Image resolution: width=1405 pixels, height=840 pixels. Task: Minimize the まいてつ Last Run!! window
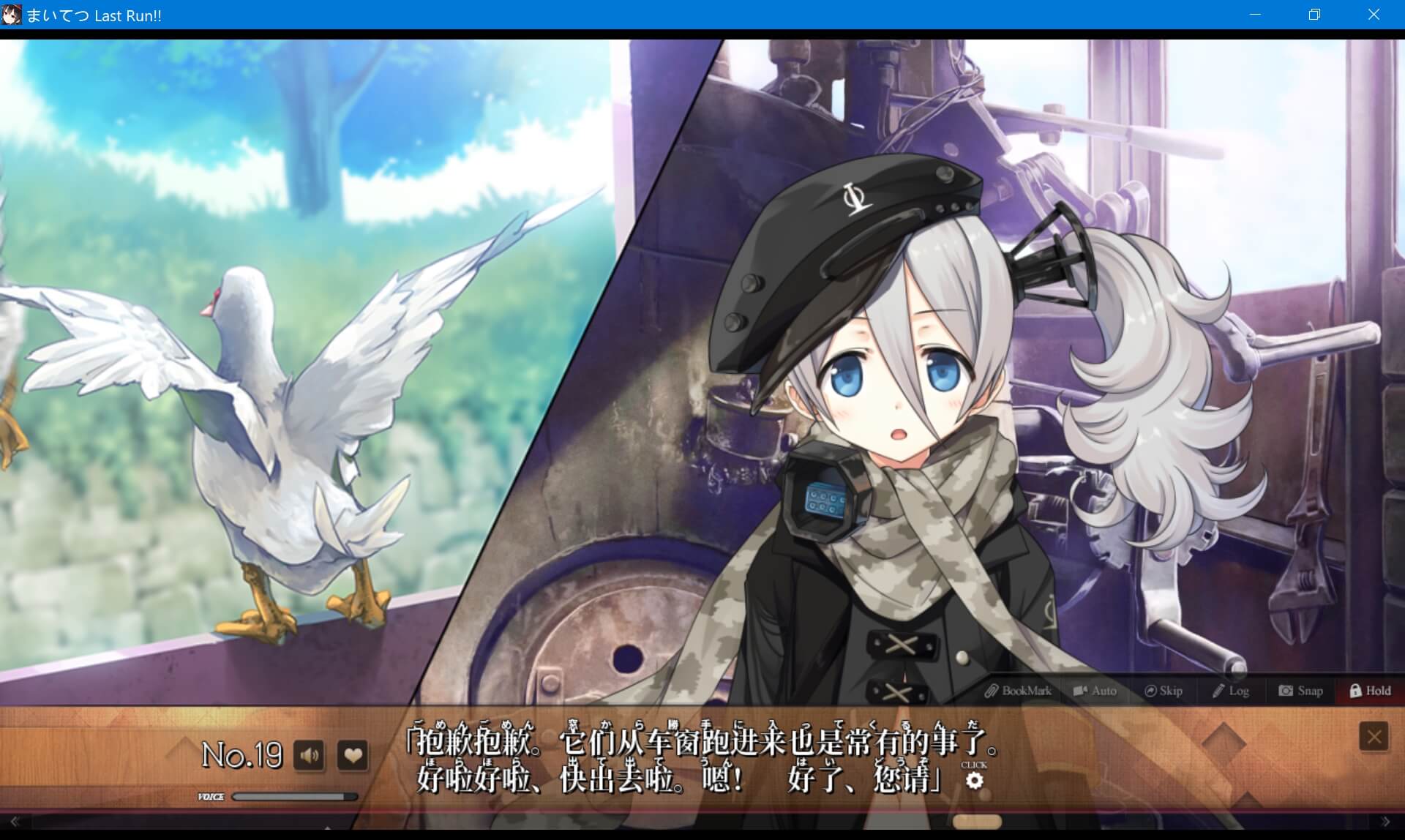[x=1256, y=15]
